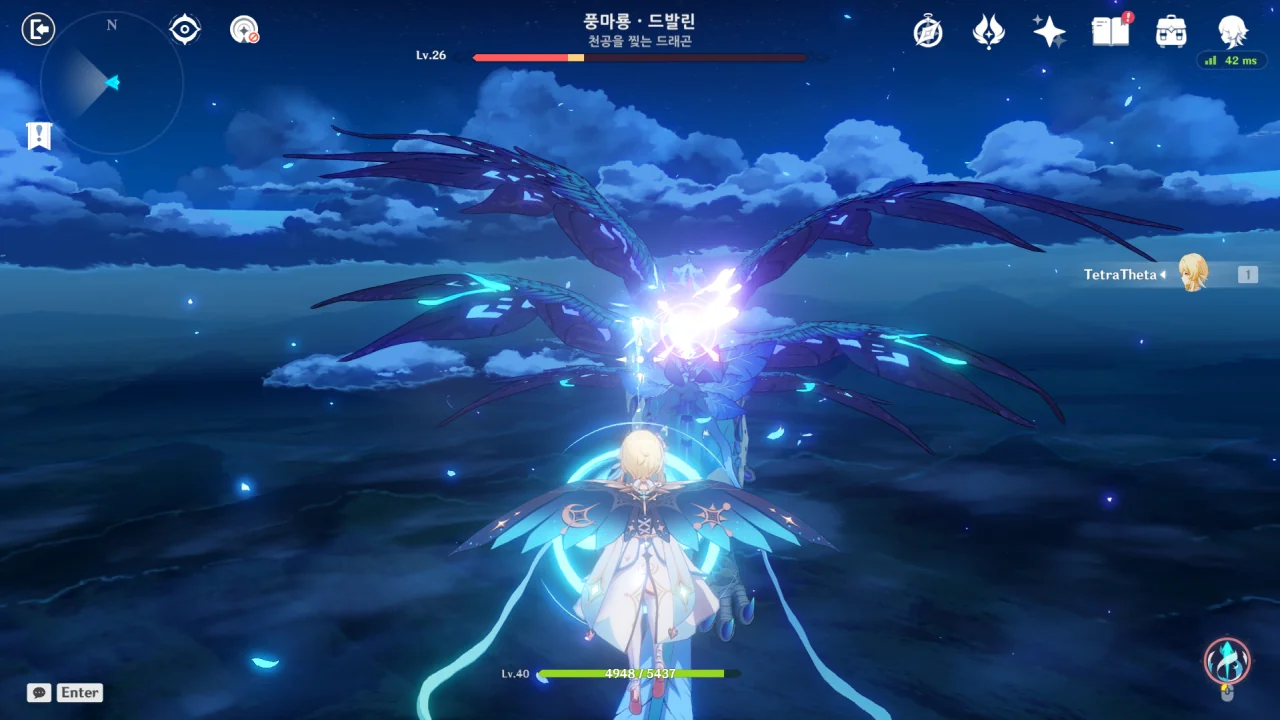Select TetraTheta party member portrait
The width and height of the screenshot is (1280, 720).
tap(1192, 273)
